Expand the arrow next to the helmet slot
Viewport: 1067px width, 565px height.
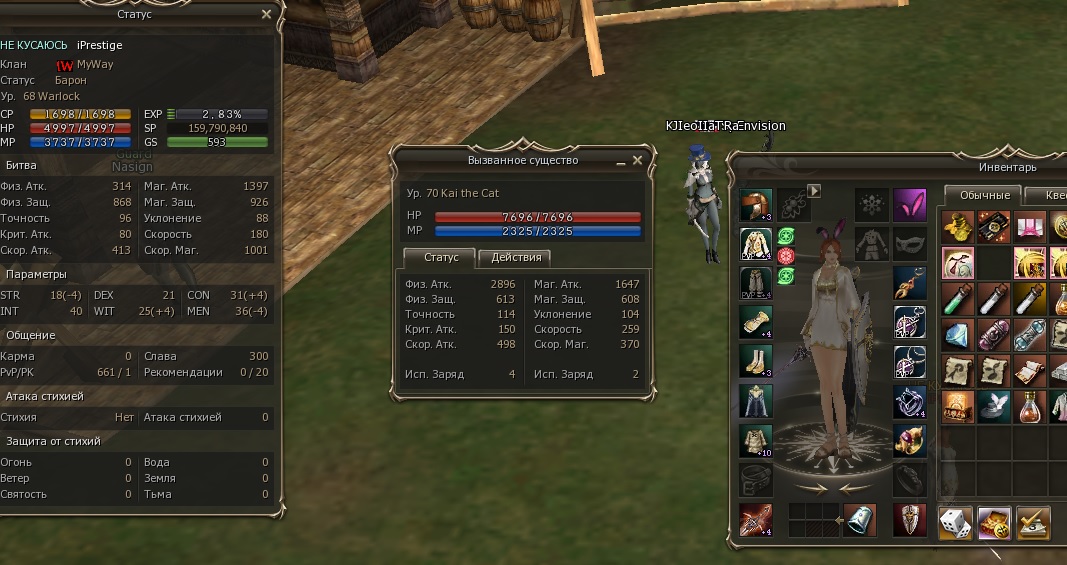(814, 190)
